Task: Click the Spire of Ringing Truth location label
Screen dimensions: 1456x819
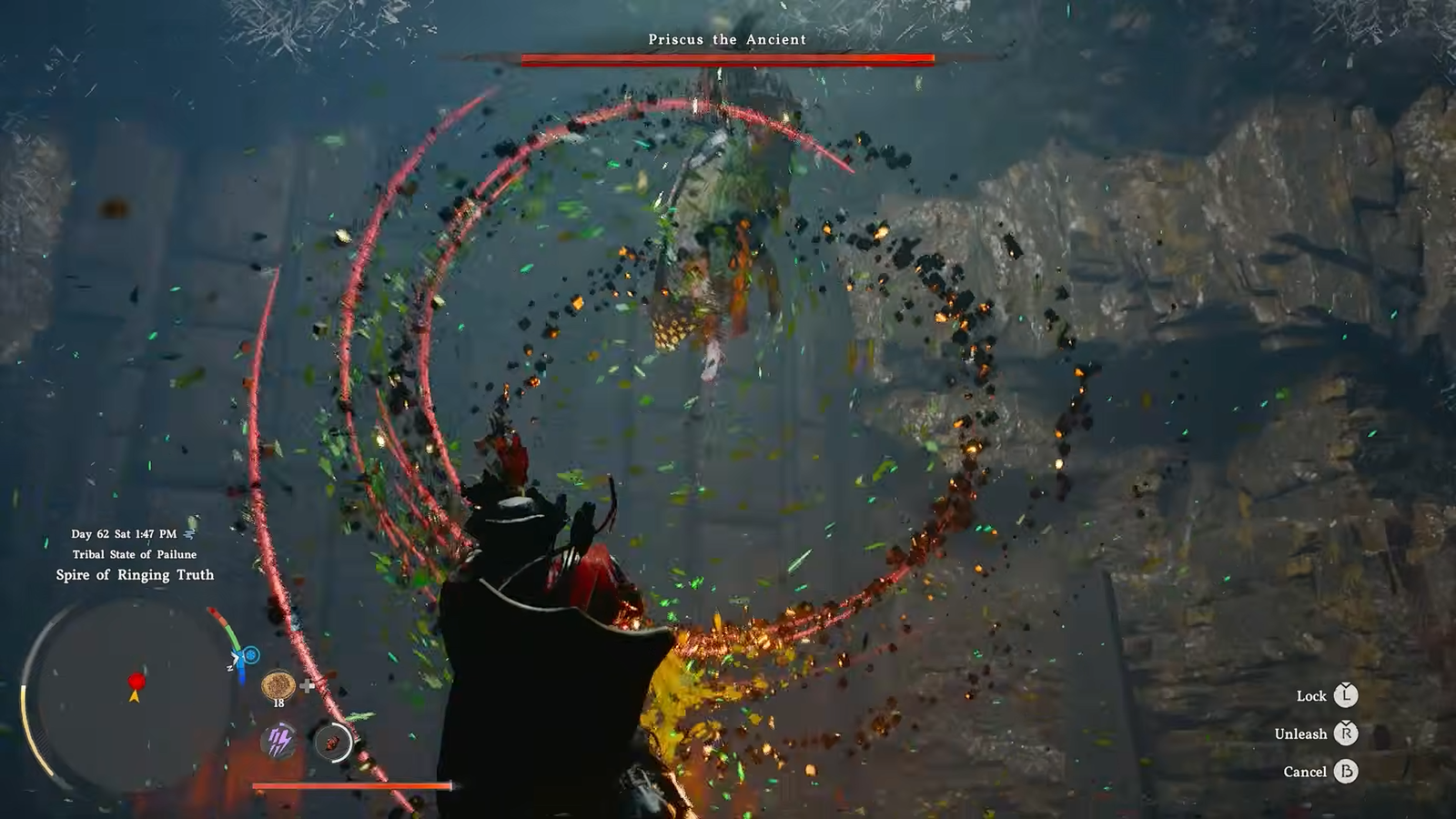Action: tap(135, 575)
